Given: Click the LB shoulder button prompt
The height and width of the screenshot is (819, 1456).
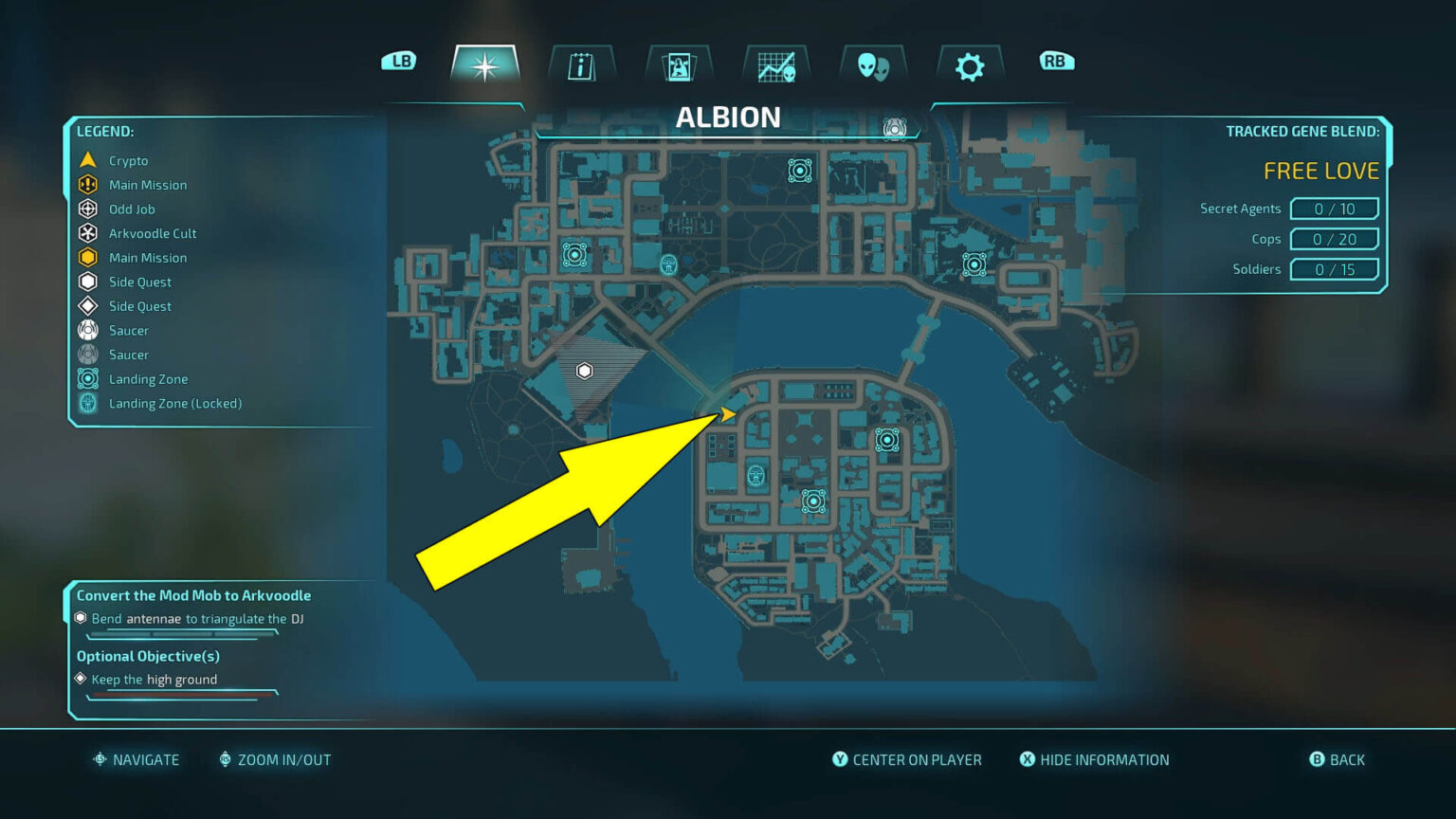Looking at the screenshot, I should point(399,59).
